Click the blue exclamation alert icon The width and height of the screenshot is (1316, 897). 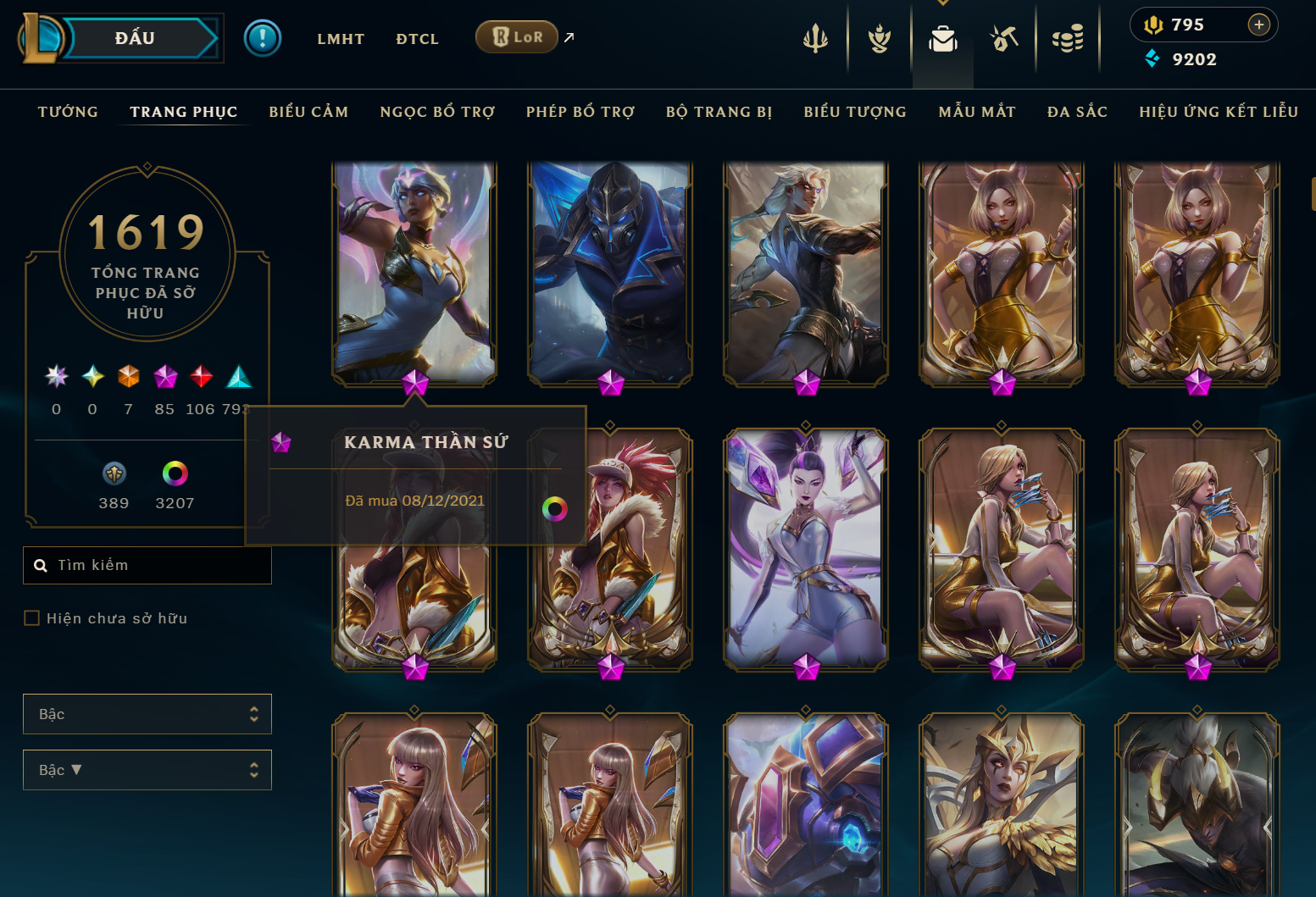(x=263, y=37)
